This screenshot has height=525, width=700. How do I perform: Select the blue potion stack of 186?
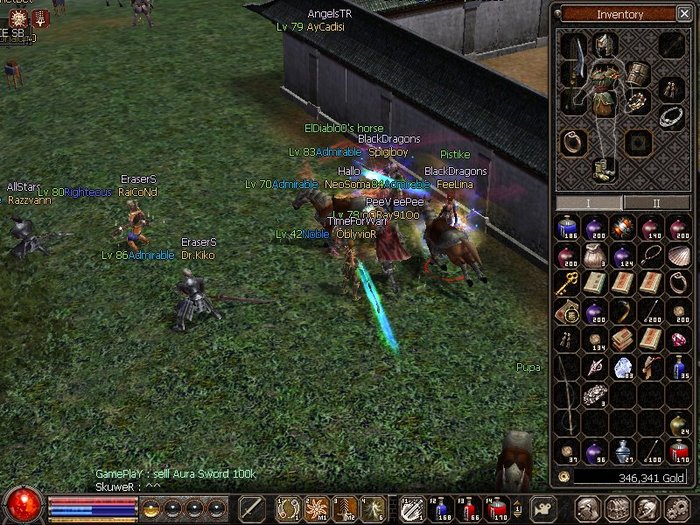(x=568, y=227)
